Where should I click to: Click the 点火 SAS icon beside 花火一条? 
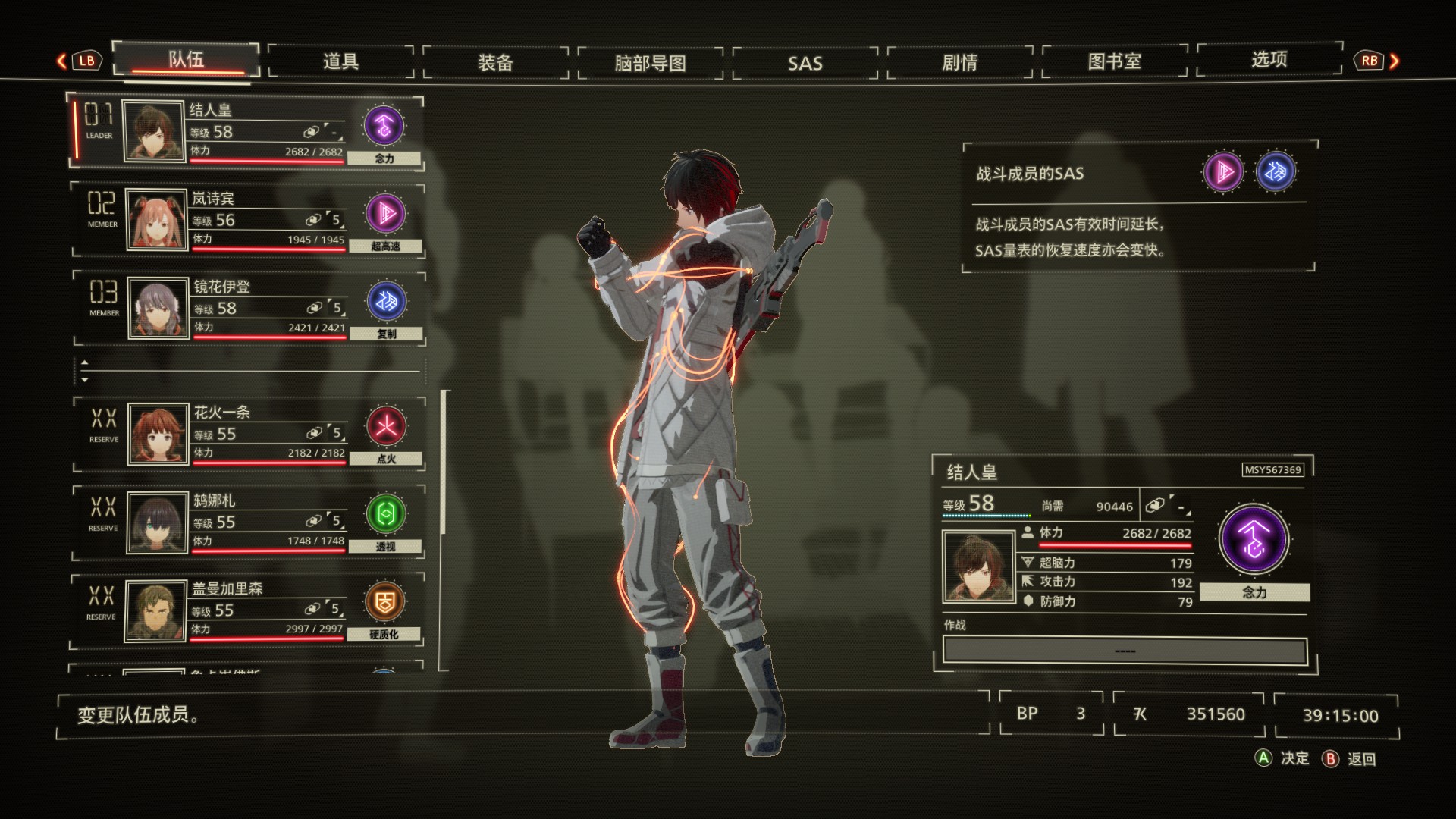click(x=386, y=426)
